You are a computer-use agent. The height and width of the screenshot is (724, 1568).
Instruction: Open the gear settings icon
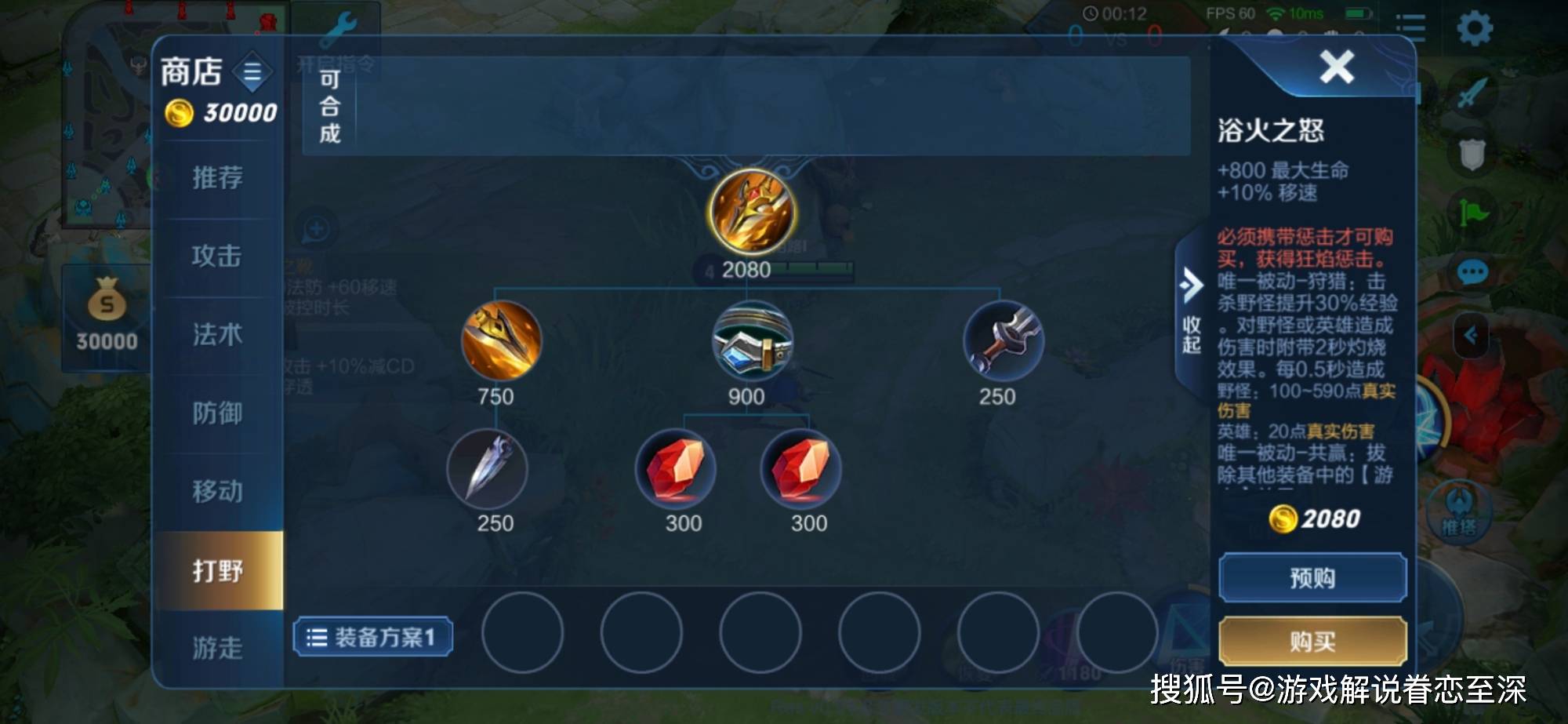[1474, 29]
